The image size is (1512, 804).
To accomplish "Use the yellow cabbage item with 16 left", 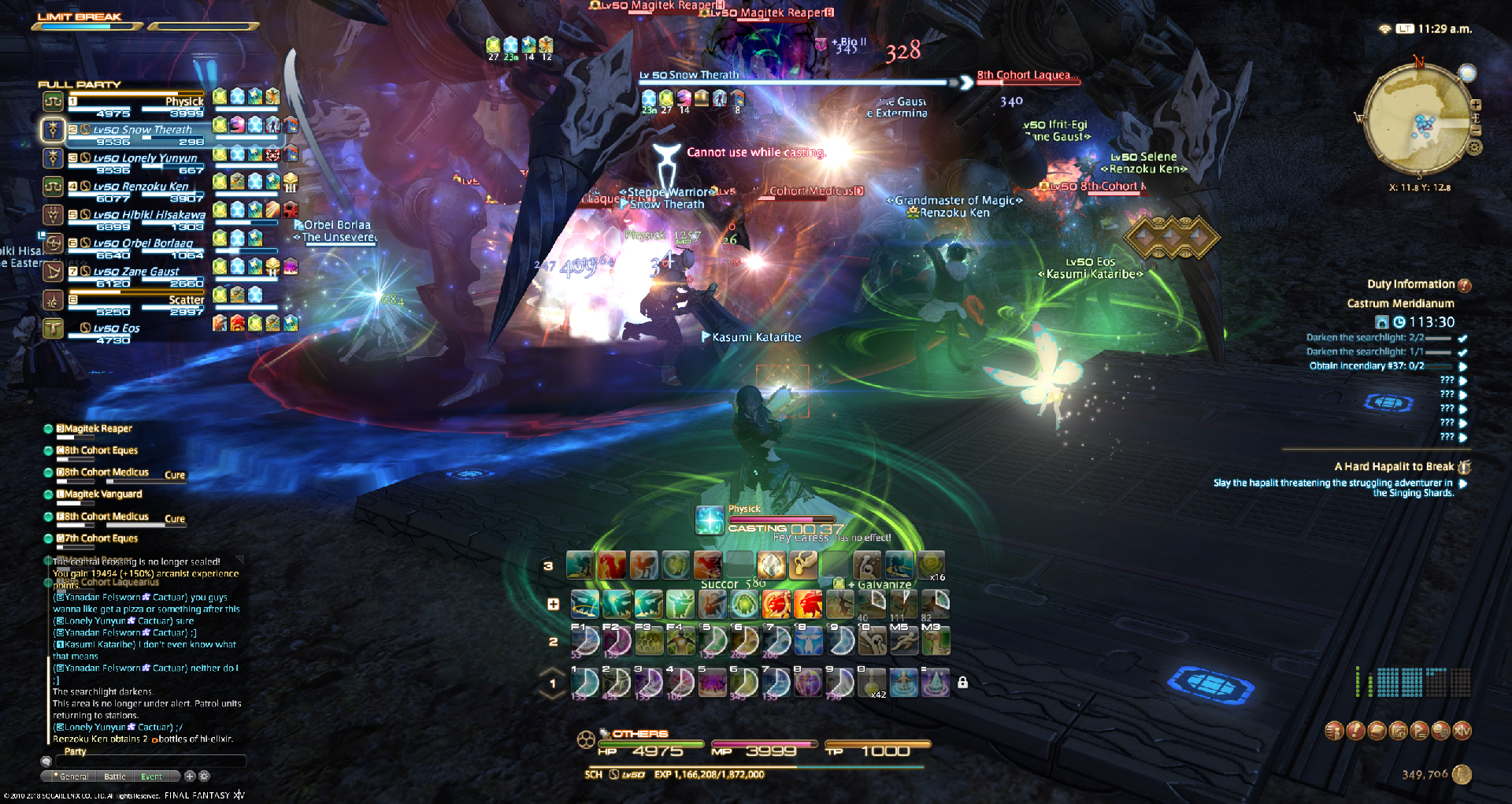I will pos(931,565).
